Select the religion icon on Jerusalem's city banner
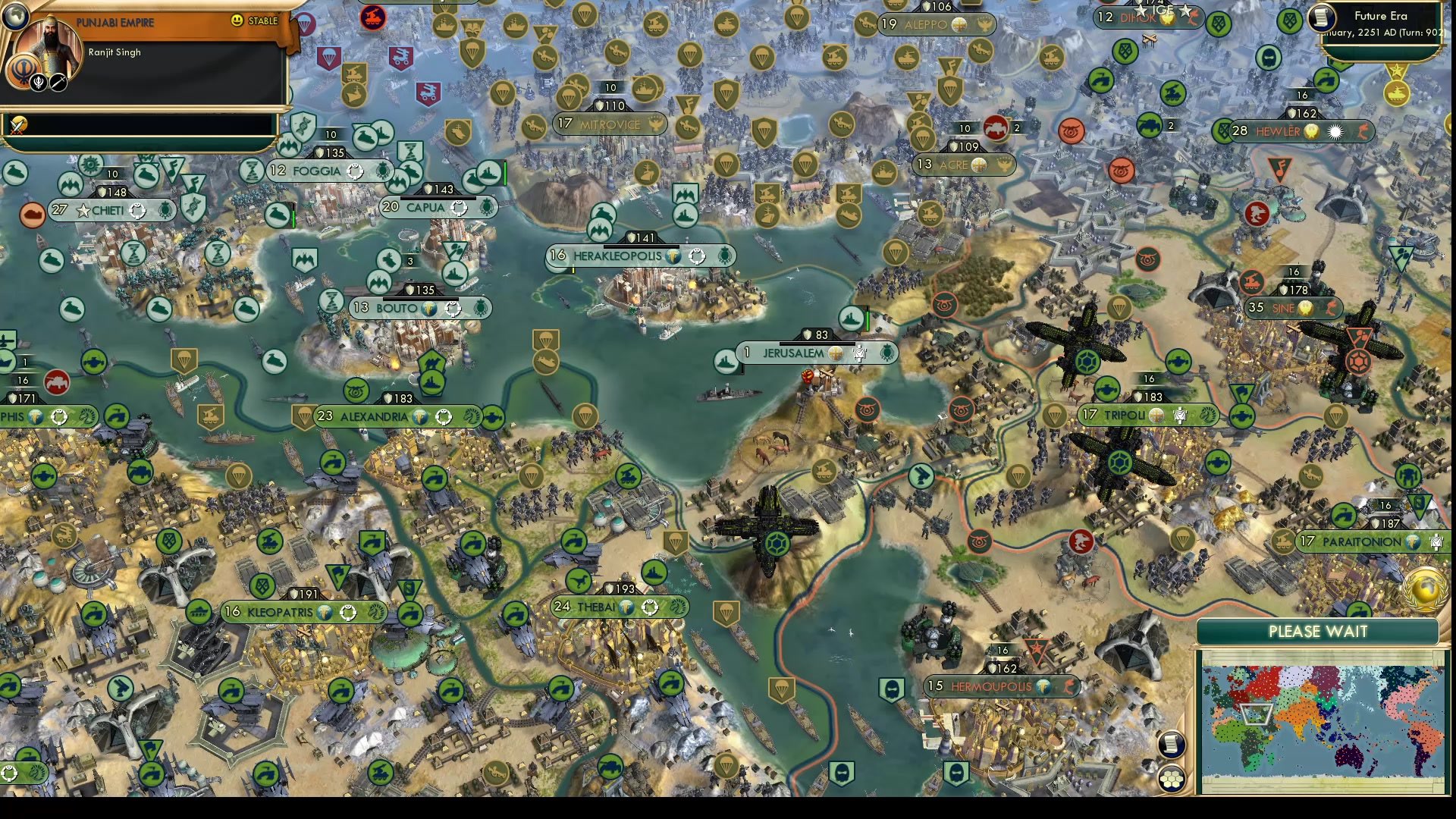 tap(836, 352)
